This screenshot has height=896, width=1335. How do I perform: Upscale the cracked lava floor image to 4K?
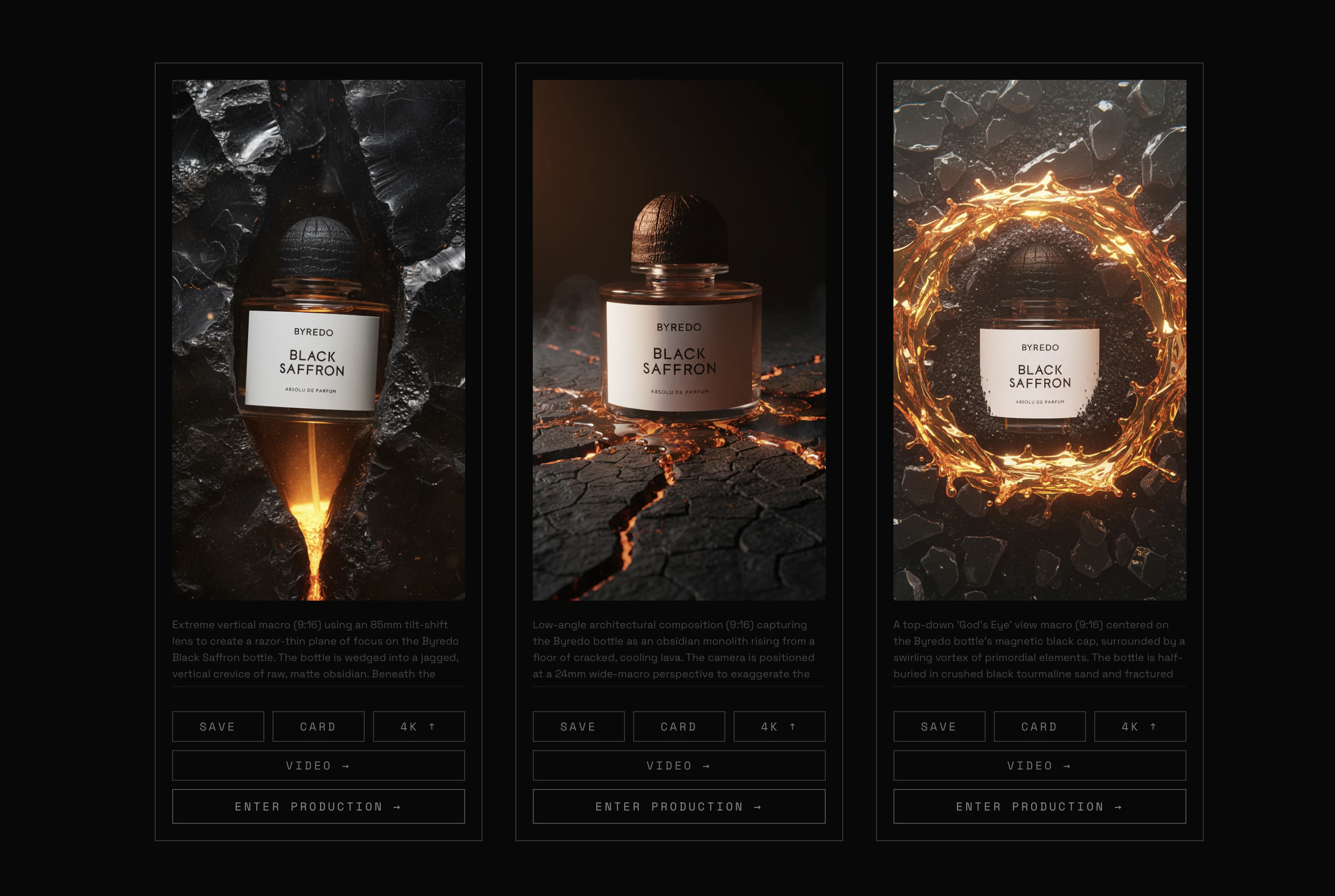[779, 727]
